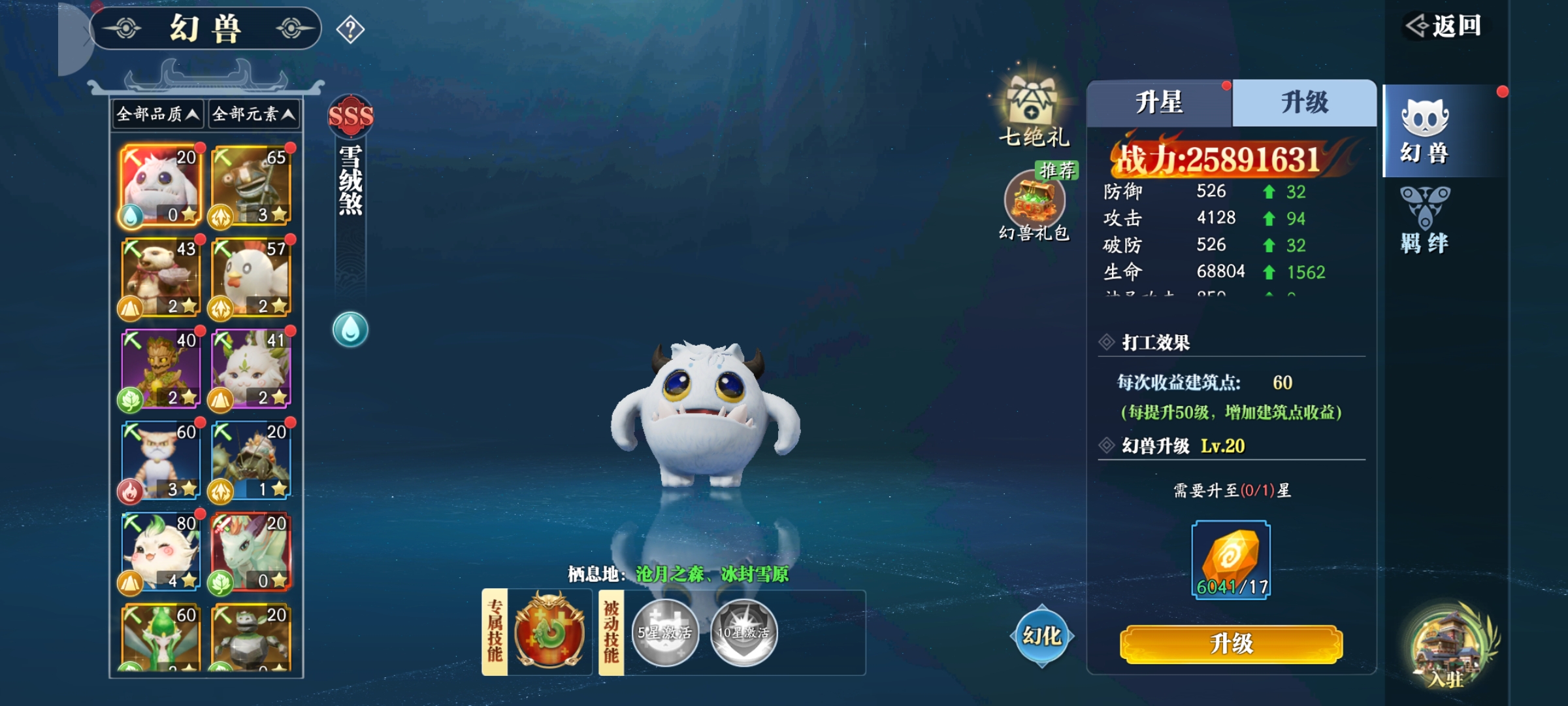
Task: Open the 幻兽礼包 treasure chest pack
Action: click(1035, 204)
